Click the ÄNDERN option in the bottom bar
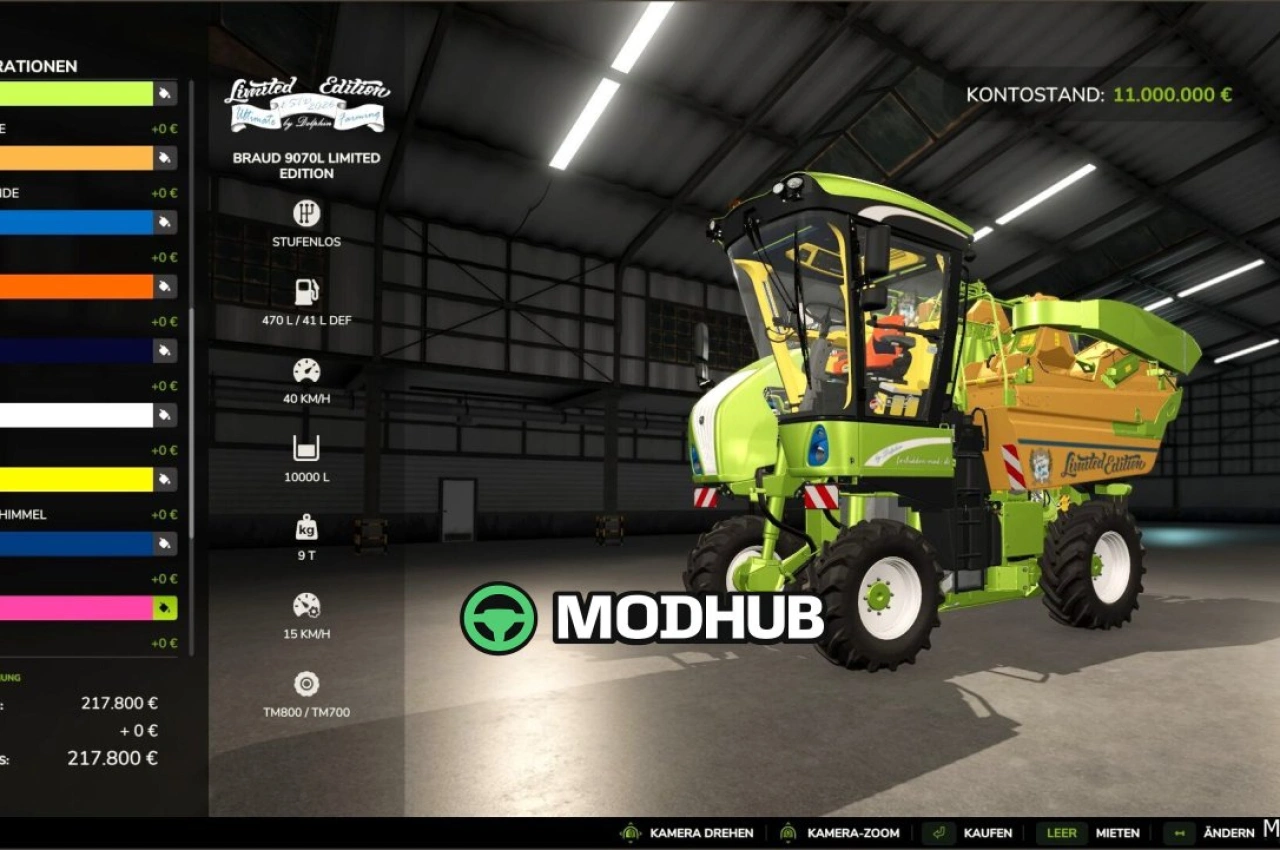The width and height of the screenshot is (1280, 850). click(x=1231, y=833)
